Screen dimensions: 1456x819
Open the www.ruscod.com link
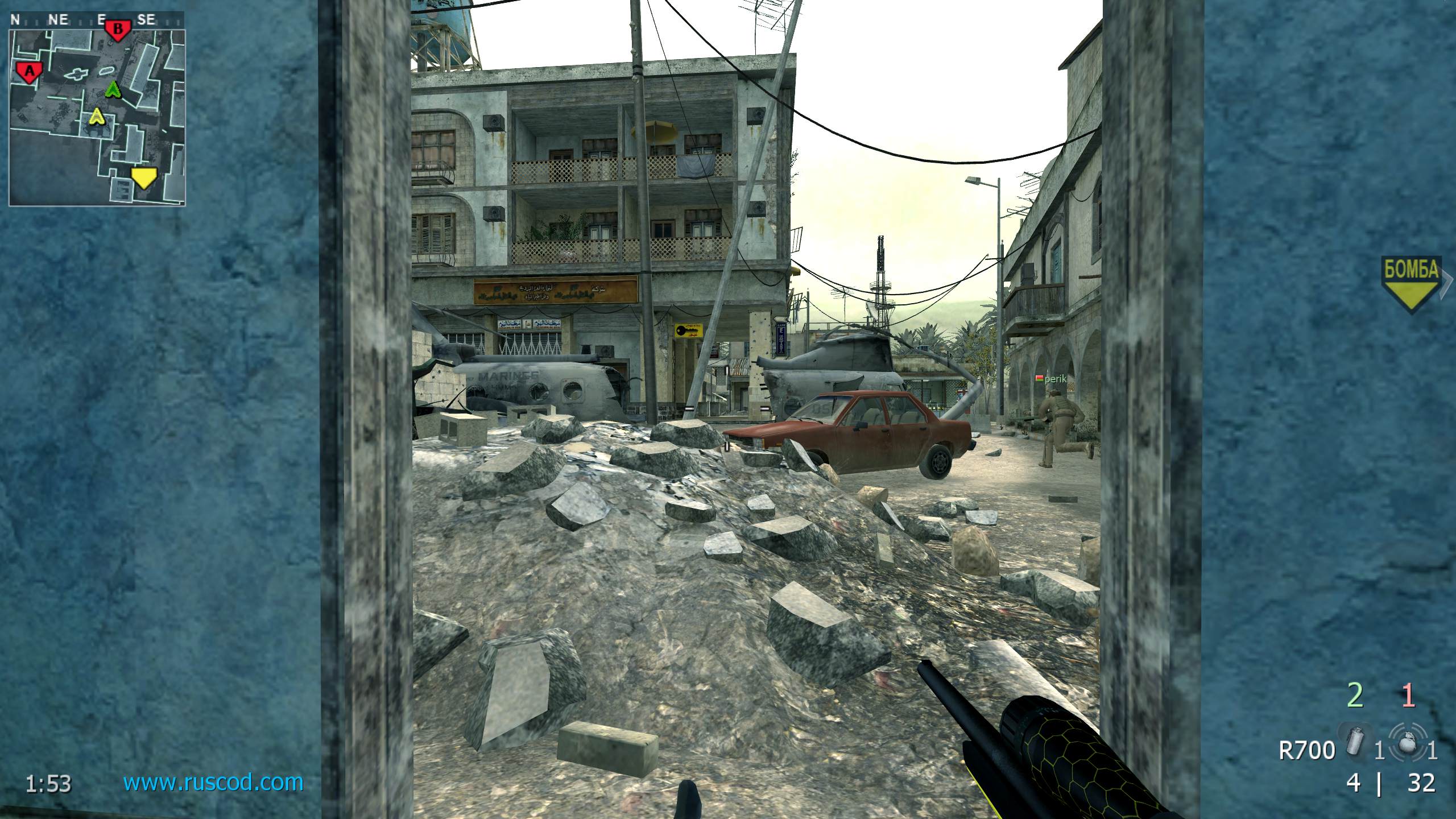pyautogui.click(x=213, y=783)
